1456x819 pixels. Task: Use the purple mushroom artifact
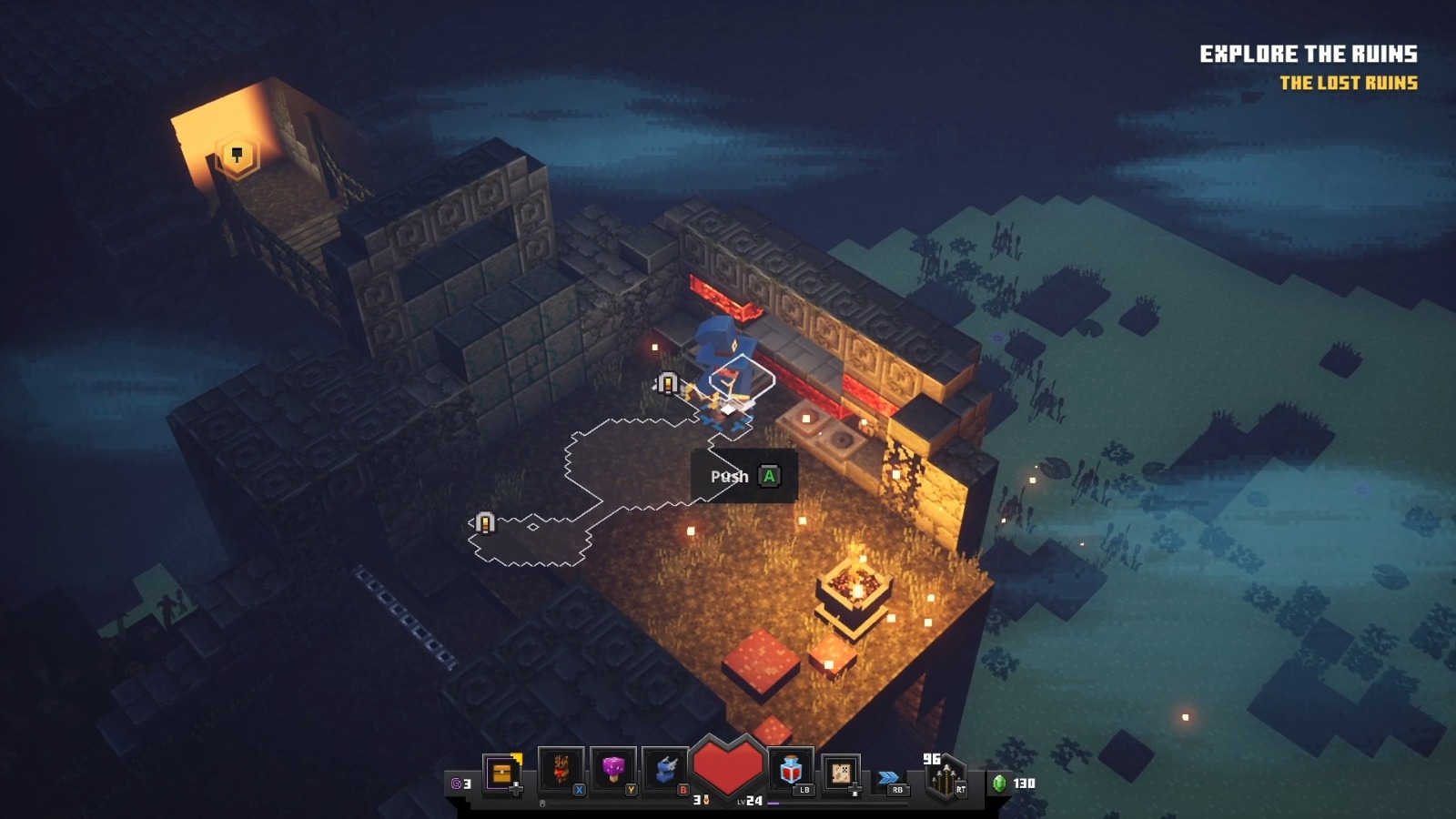[x=612, y=771]
